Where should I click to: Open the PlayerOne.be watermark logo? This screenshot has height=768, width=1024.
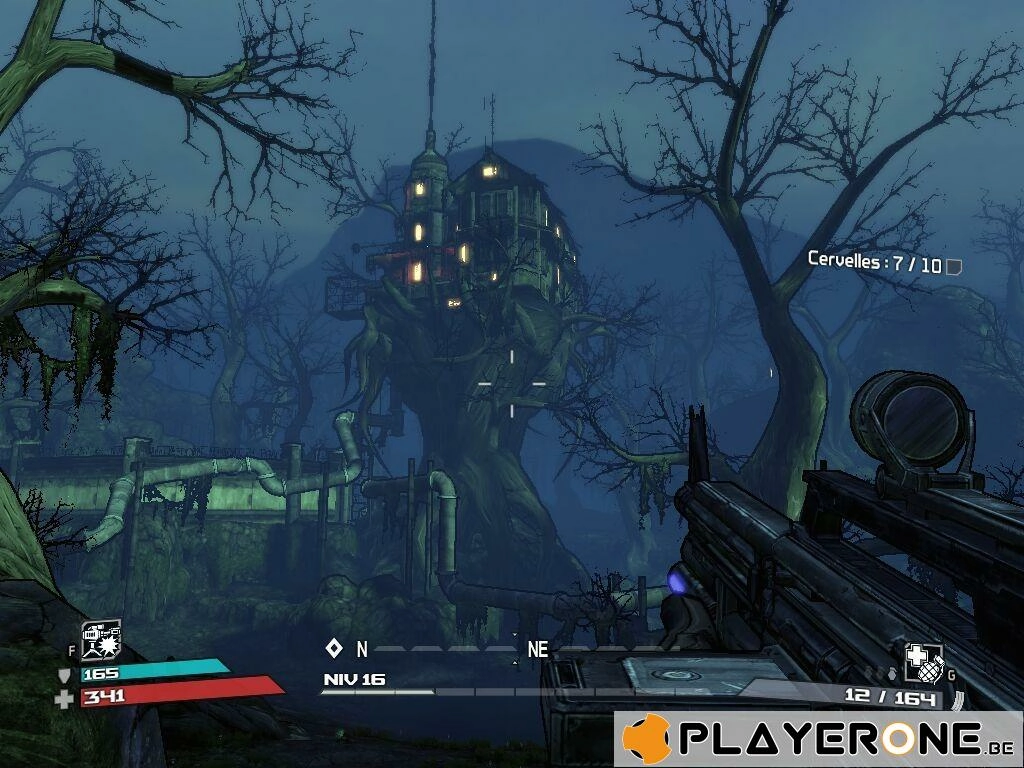click(x=818, y=739)
